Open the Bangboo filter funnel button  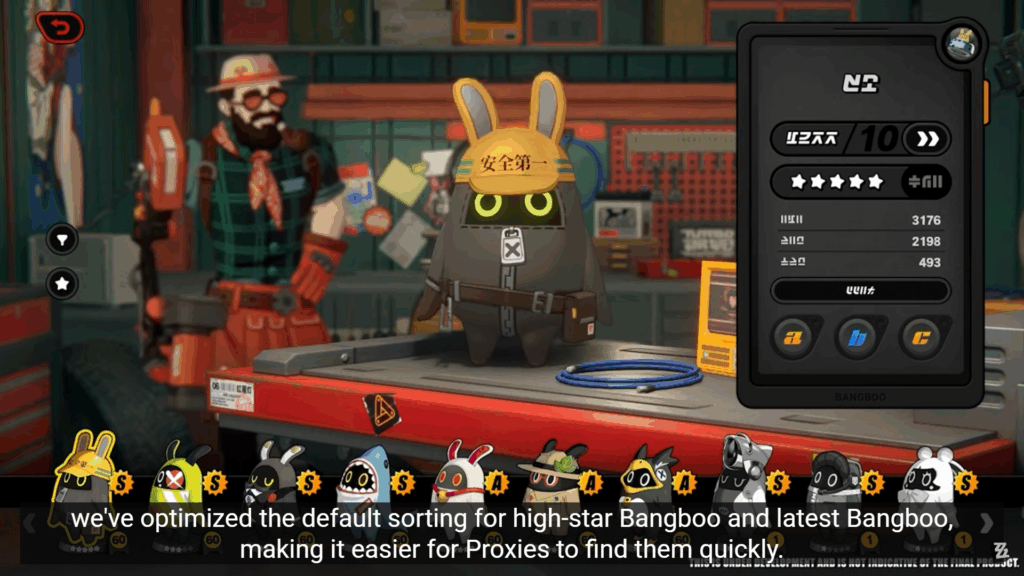[62, 240]
